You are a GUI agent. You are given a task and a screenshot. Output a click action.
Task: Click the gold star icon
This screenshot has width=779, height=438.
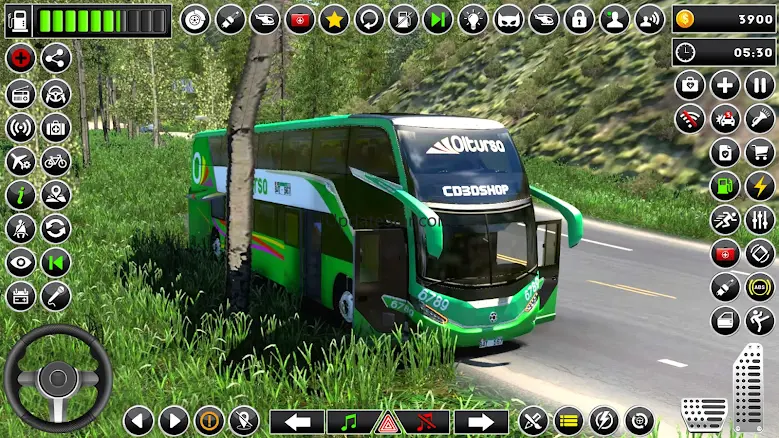click(334, 19)
